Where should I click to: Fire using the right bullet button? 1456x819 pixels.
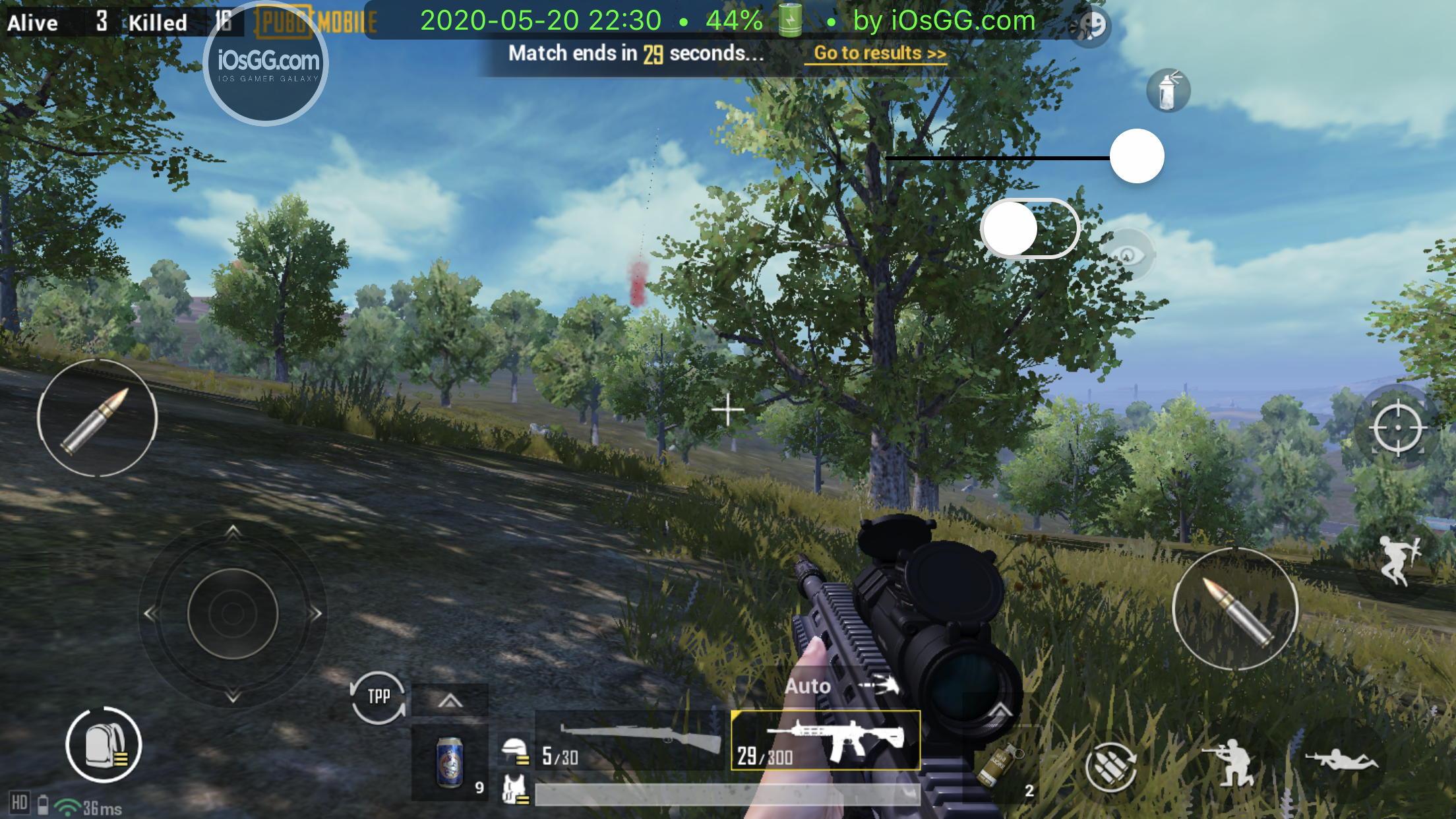[1235, 609]
